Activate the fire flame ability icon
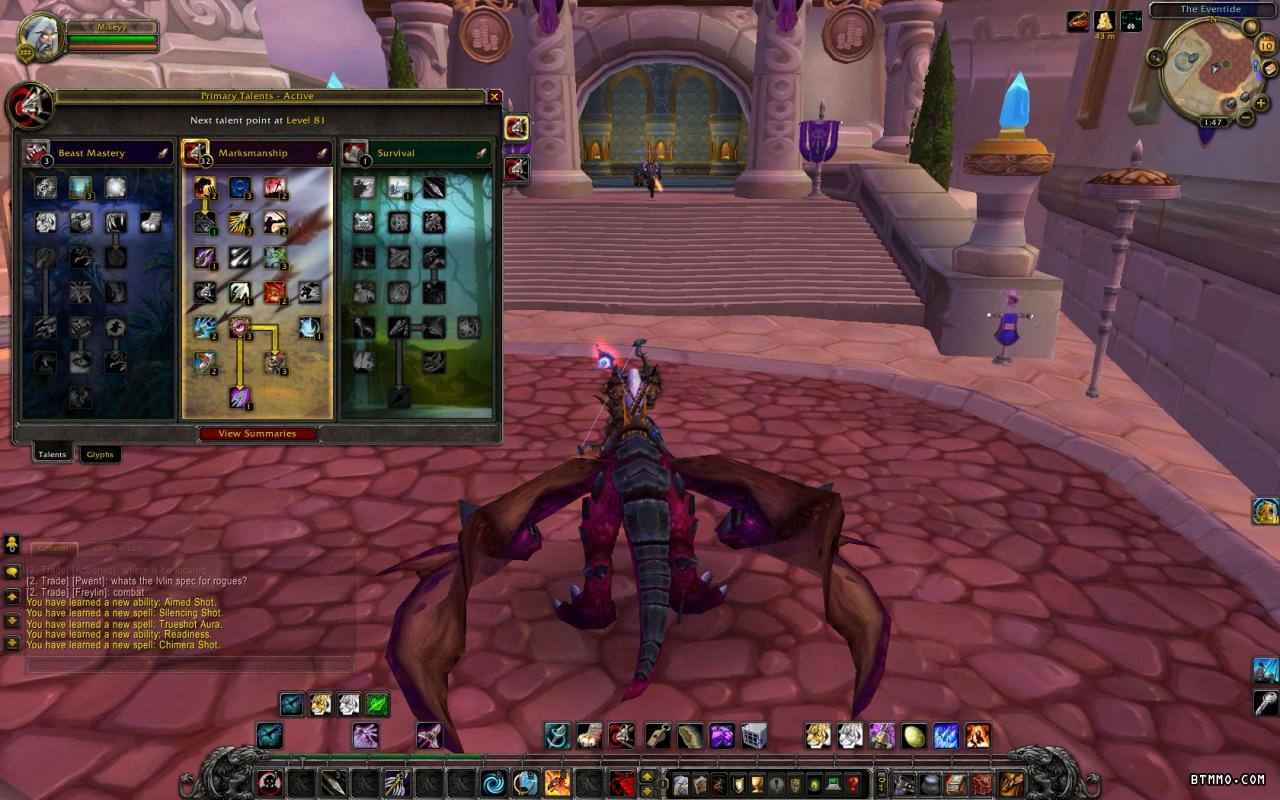The width and height of the screenshot is (1280, 800). pyautogui.click(x=977, y=736)
